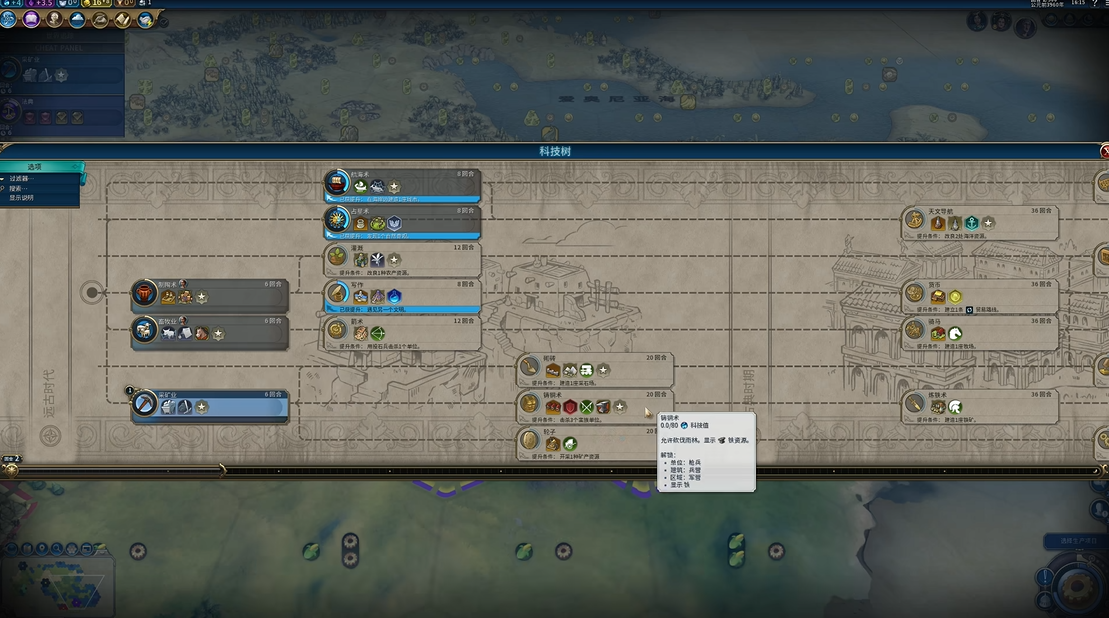Choose the 炼铁术 Iron Working technology
The height and width of the screenshot is (618, 1109).
coord(981,405)
